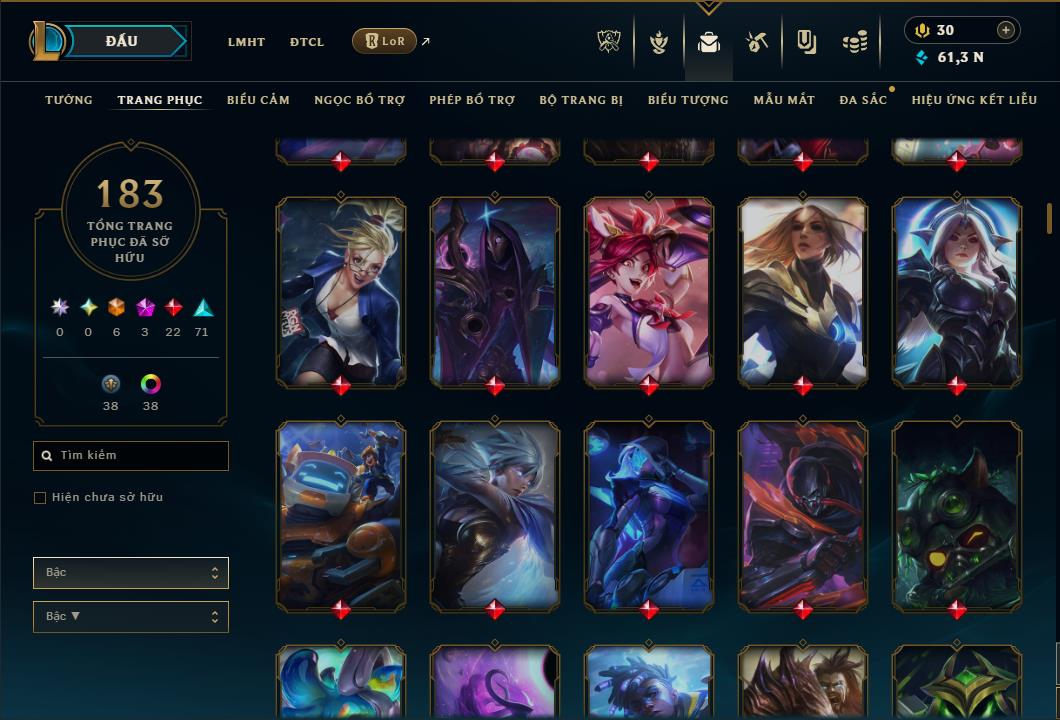View the ĐA SẮC tab
This screenshot has width=1060, height=720.
(863, 100)
